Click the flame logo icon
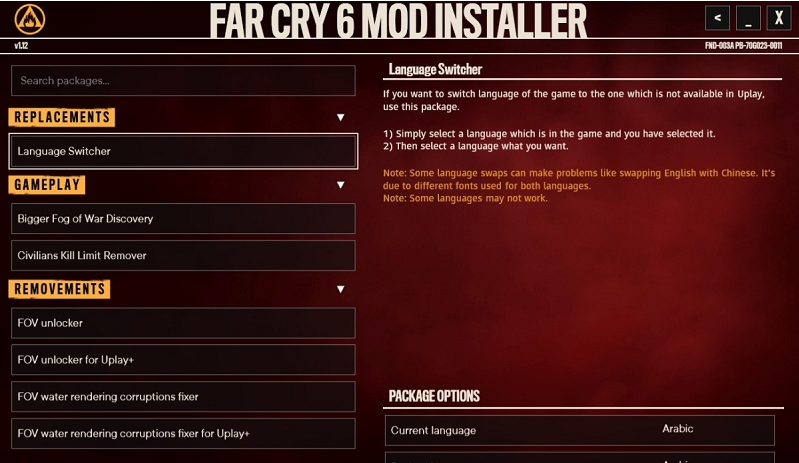Image resolution: width=799 pixels, height=463 pixels. 30,19
